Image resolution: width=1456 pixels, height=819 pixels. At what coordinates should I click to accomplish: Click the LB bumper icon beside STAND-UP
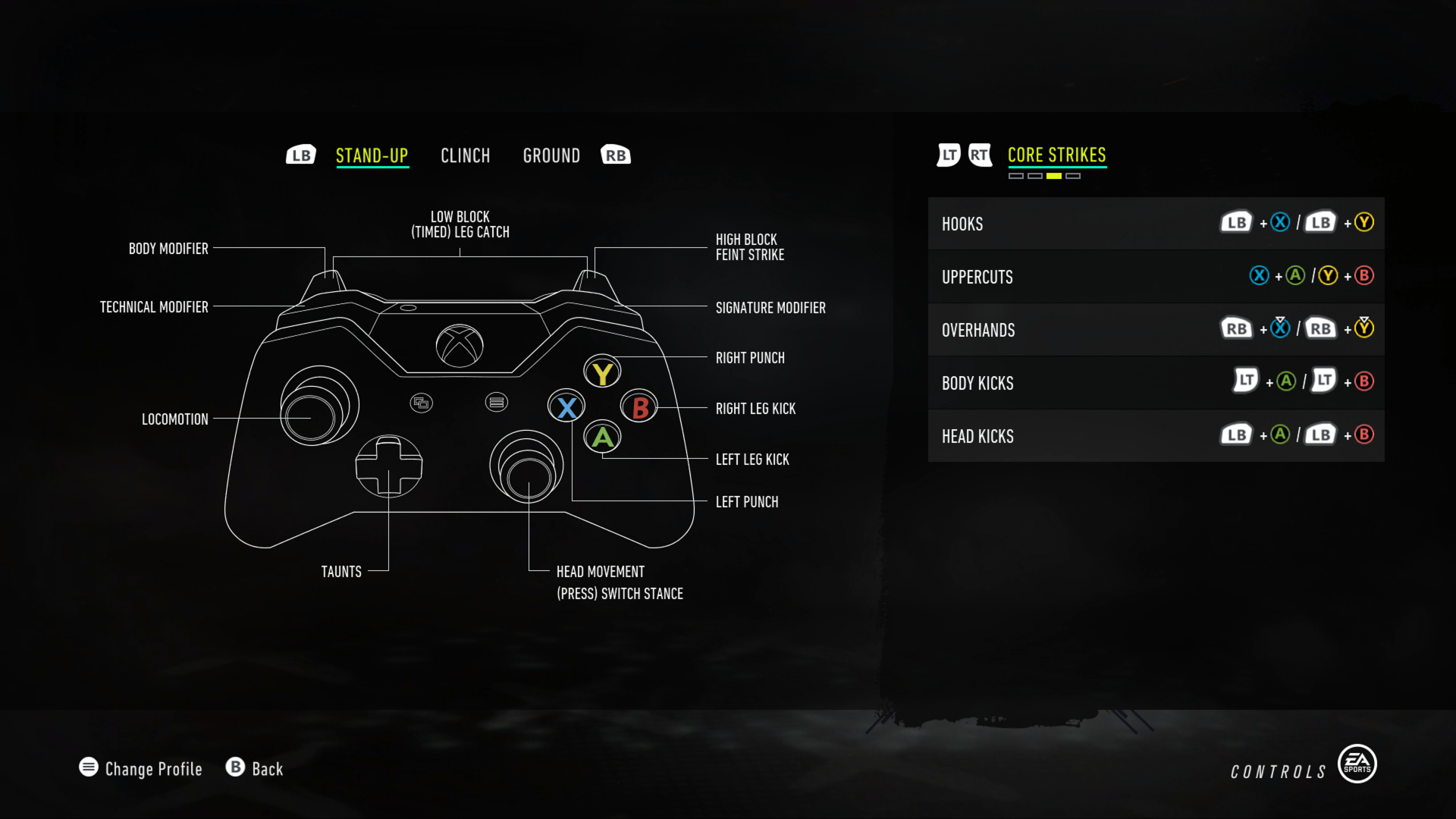pos(301,154)
